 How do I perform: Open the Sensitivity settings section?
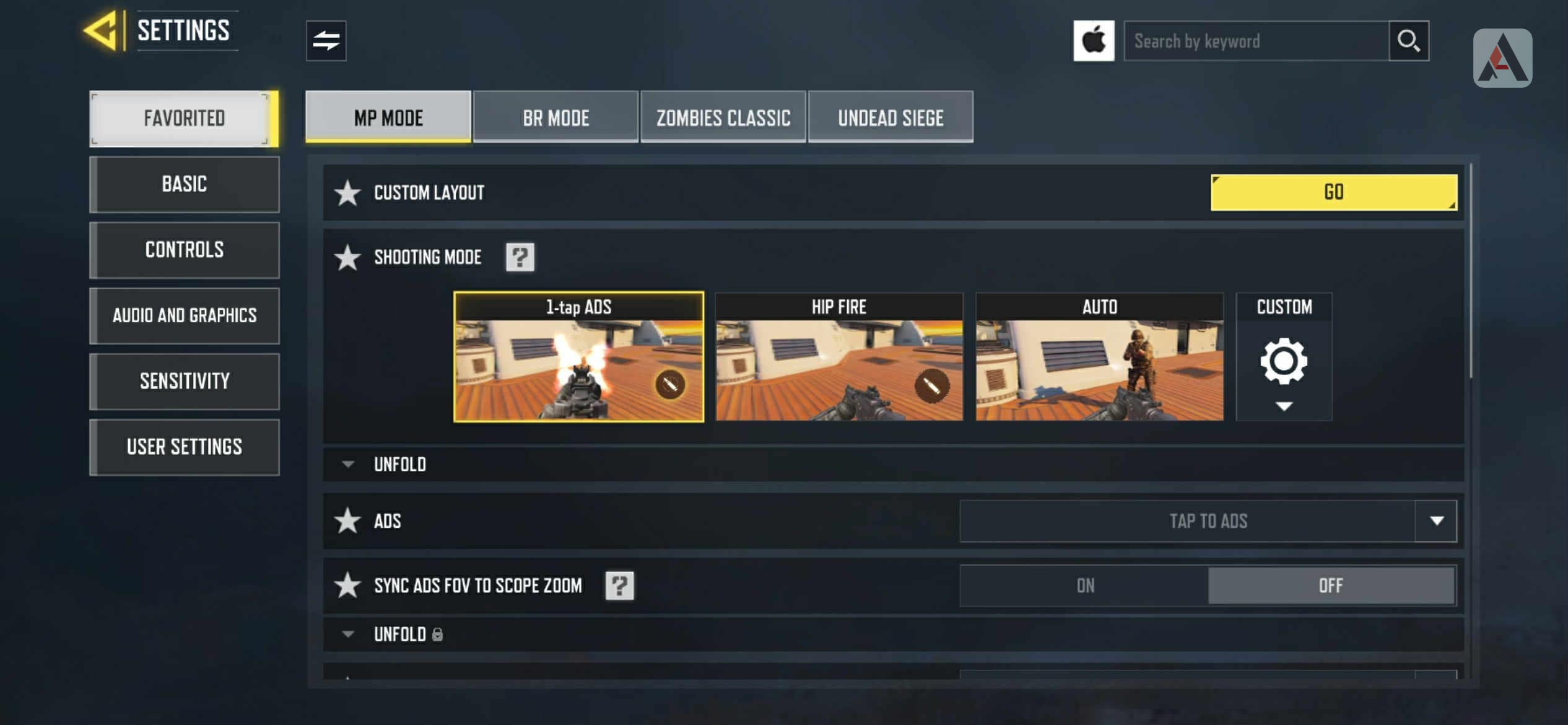click(x=185, y=381)
